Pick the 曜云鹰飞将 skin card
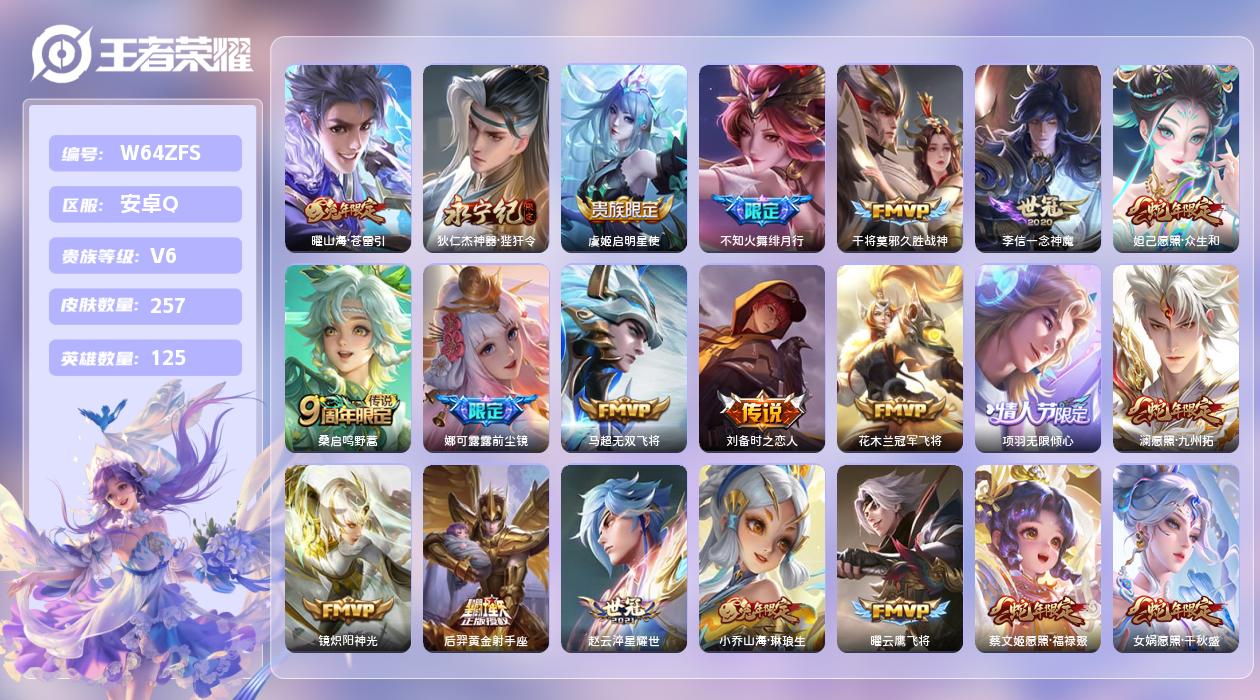 [900, 558]
